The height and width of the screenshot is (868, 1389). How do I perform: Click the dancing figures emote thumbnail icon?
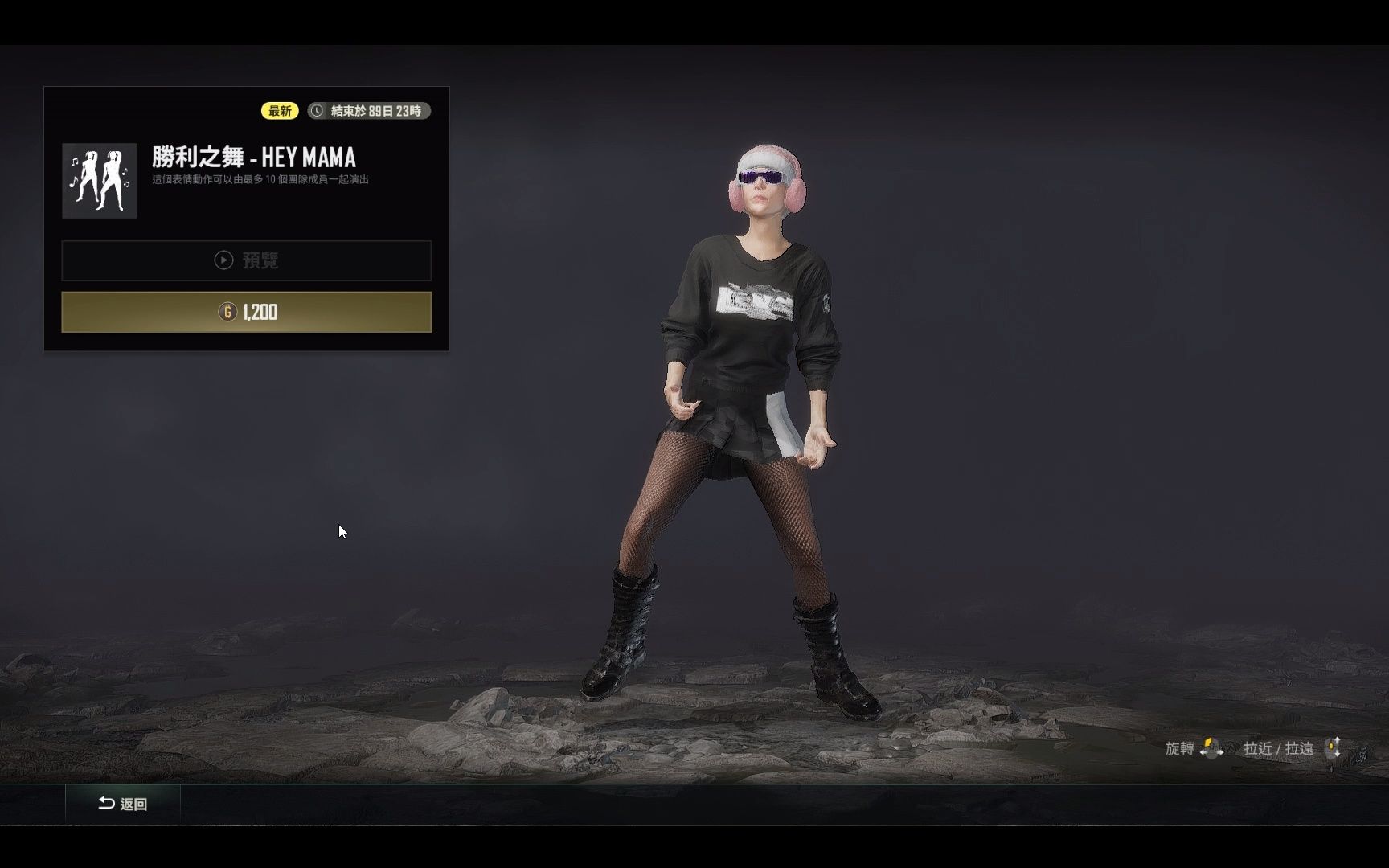[99, 182]
